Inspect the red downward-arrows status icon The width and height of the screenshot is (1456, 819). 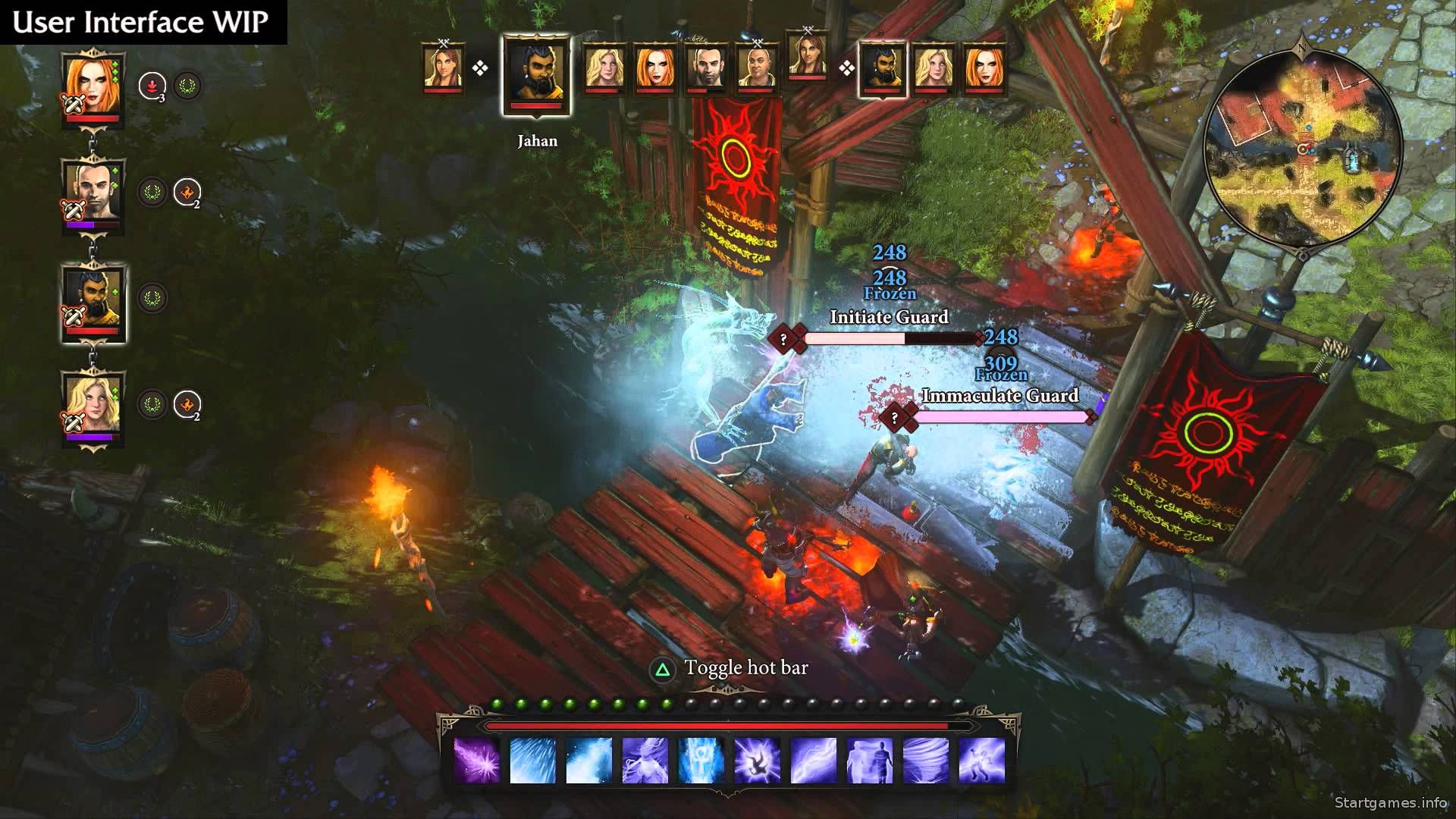click(x=152, y=86)
